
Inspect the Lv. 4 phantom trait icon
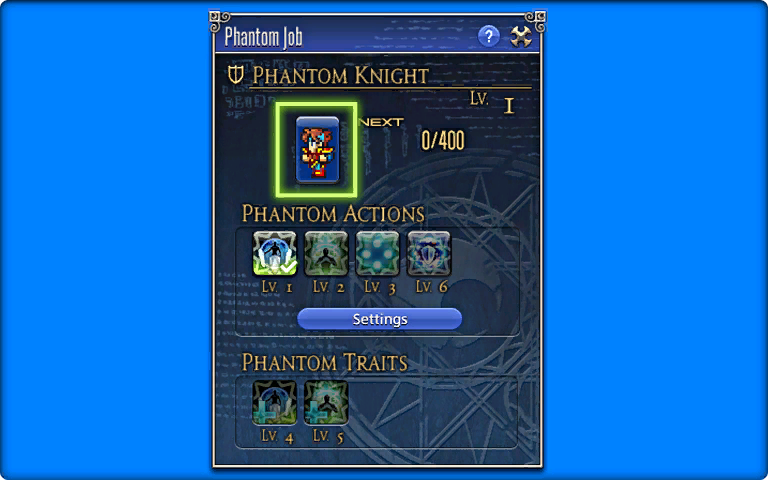click(274, 403)
